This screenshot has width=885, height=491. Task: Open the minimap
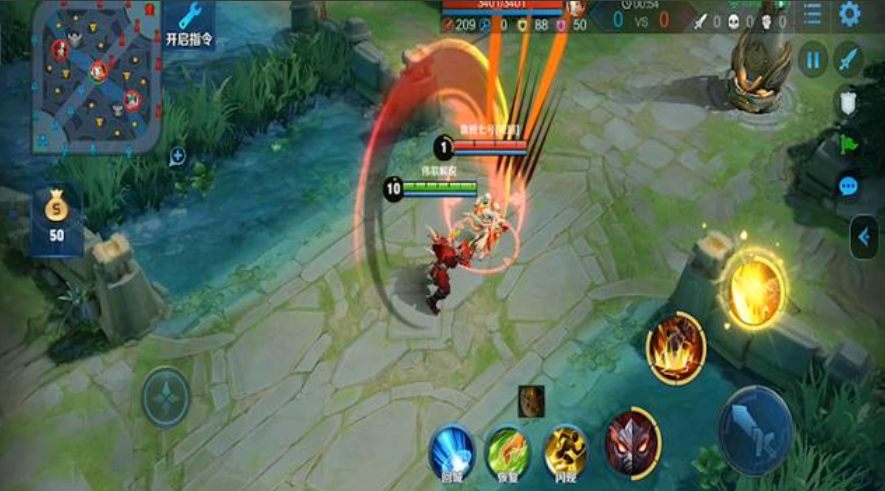95,75
